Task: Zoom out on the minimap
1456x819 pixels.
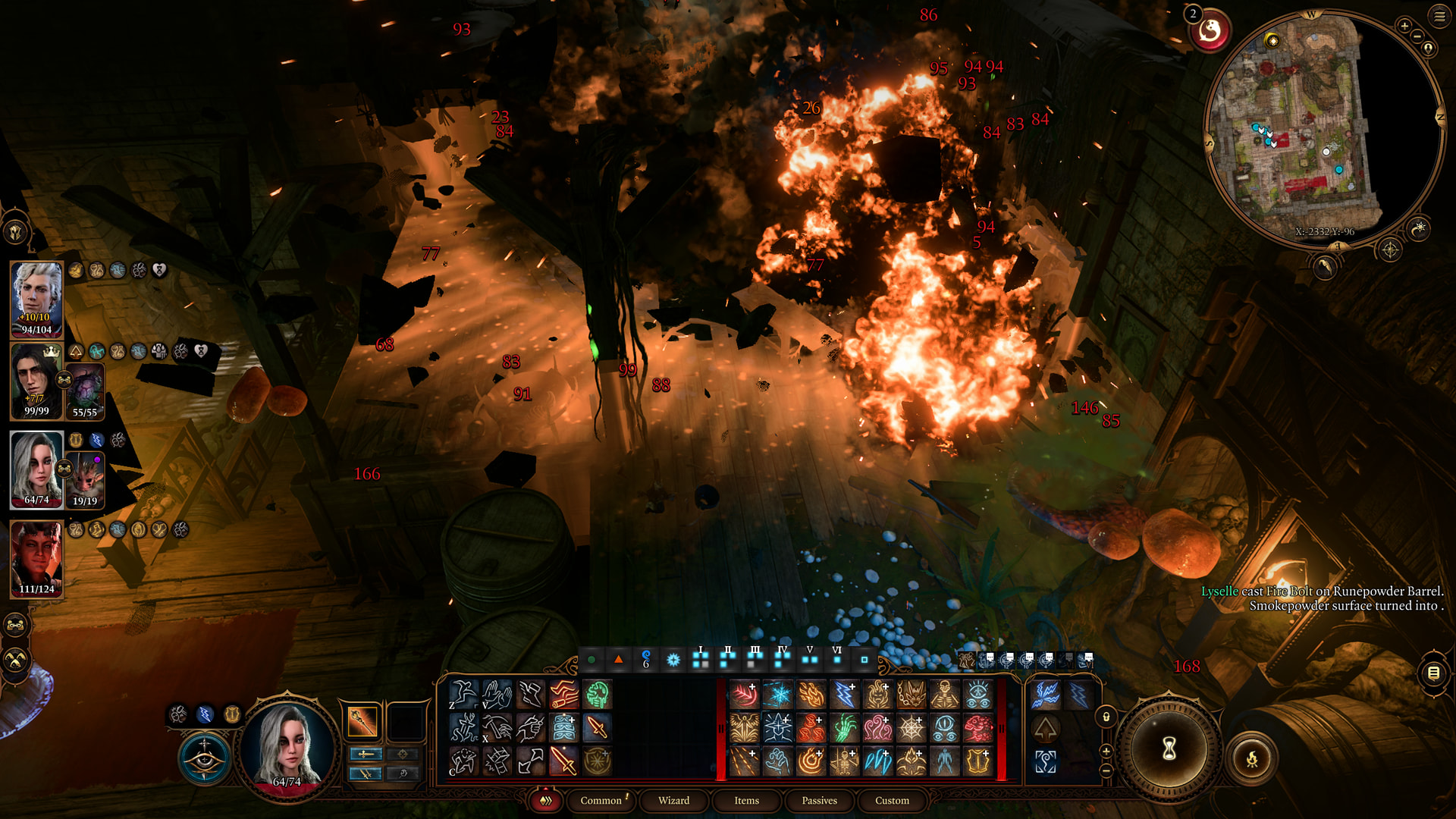Action: coord(1418,36)
